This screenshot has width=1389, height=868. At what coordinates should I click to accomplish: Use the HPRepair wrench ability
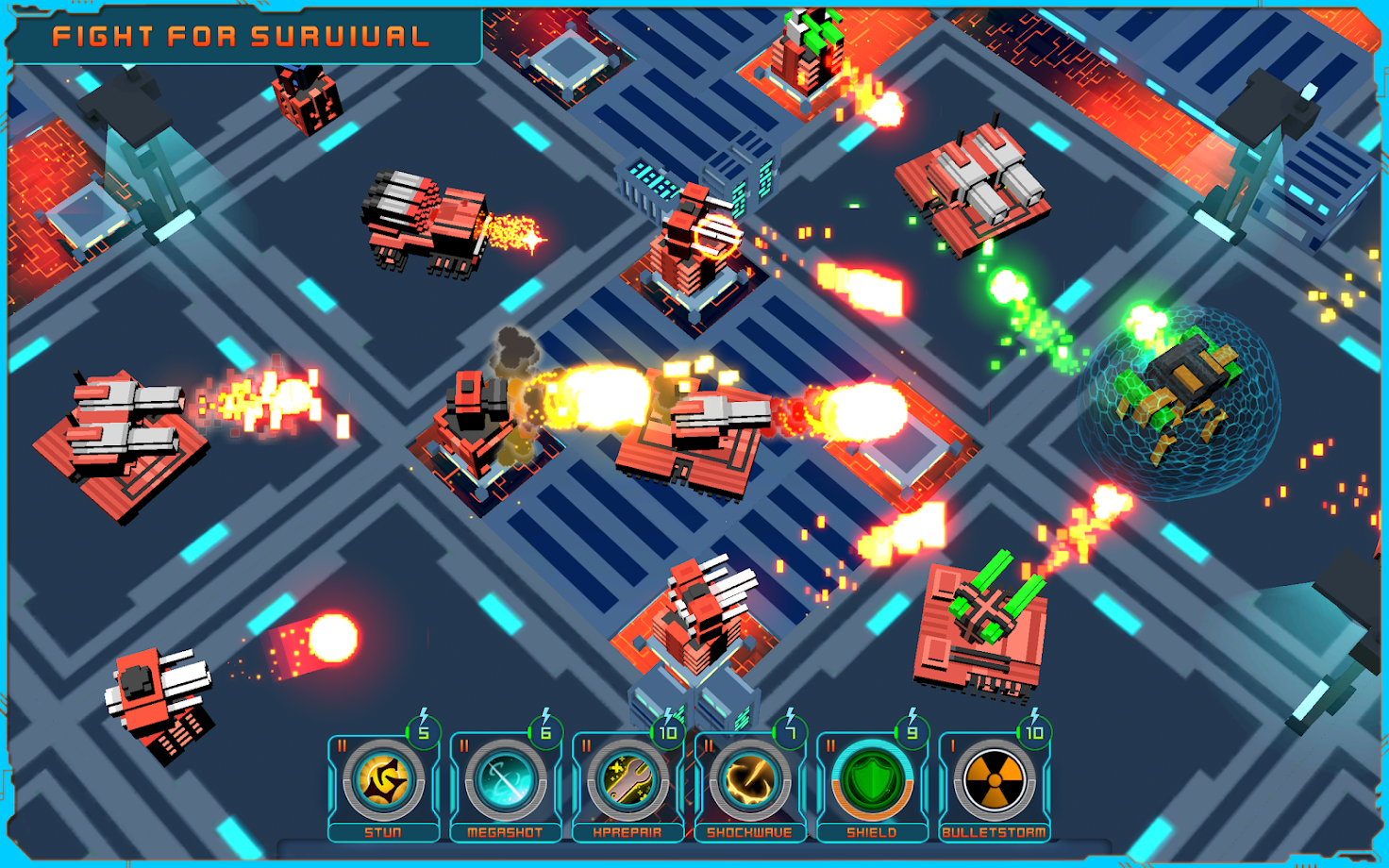[628, 781]
